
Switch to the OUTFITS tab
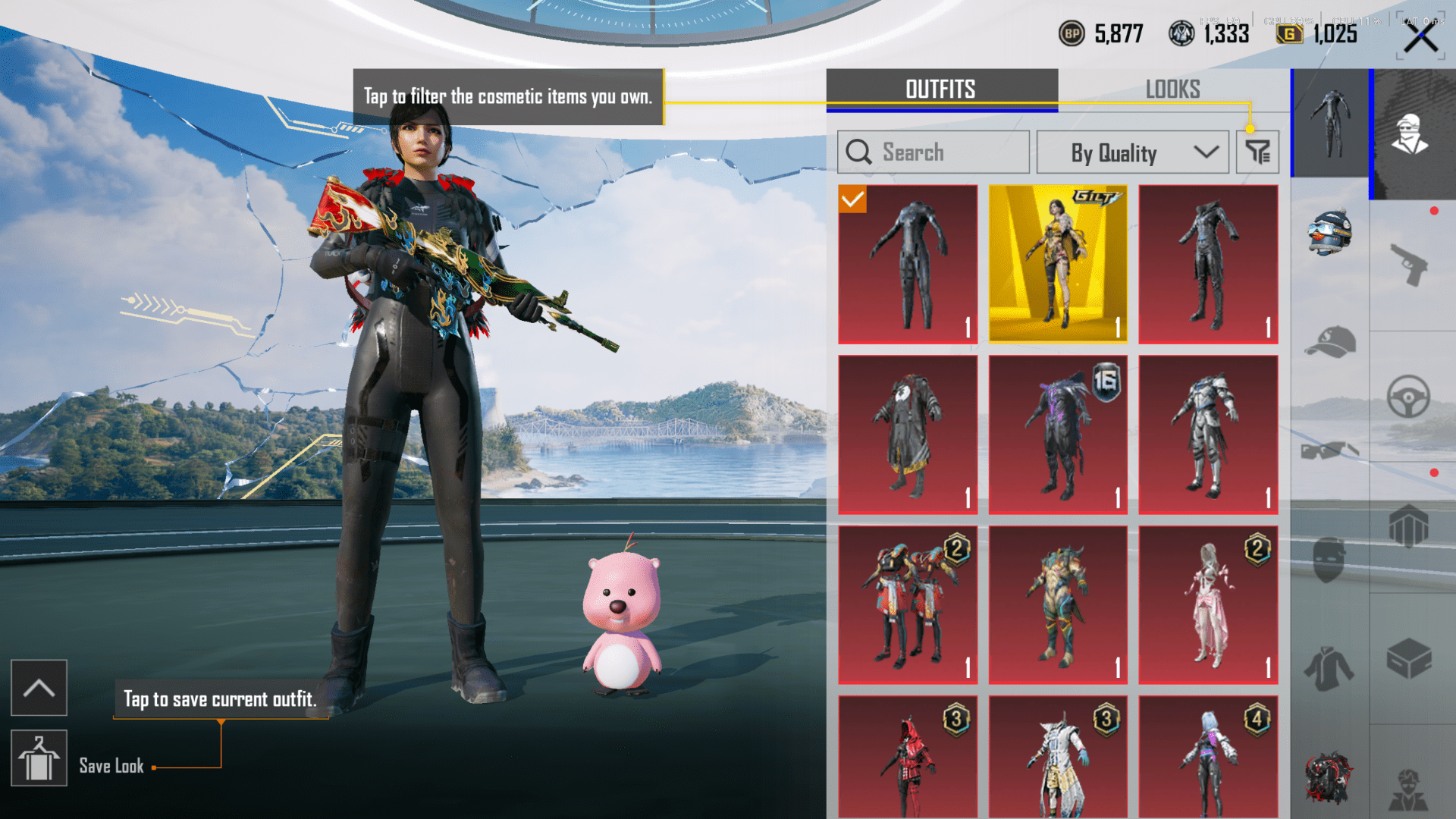pos(940,89)
